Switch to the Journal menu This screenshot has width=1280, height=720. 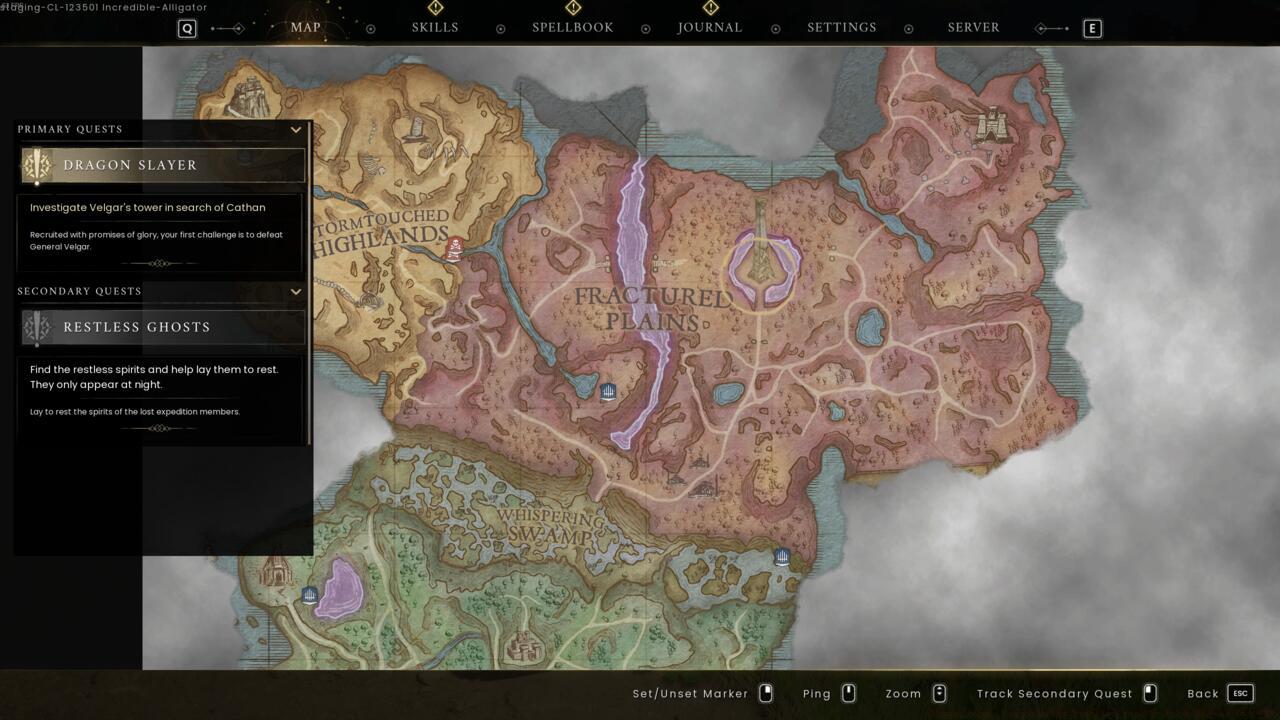click(x=710, y=27)
